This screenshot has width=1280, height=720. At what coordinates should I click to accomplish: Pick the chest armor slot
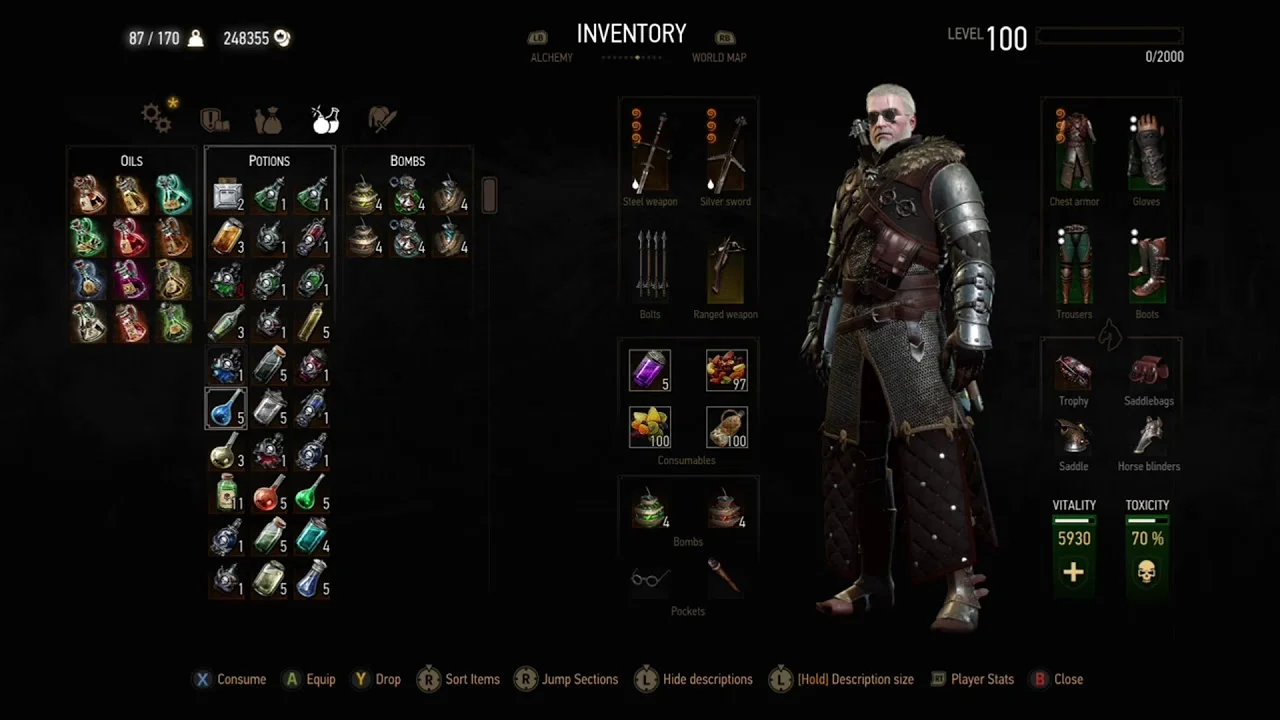pos(1074,150)
